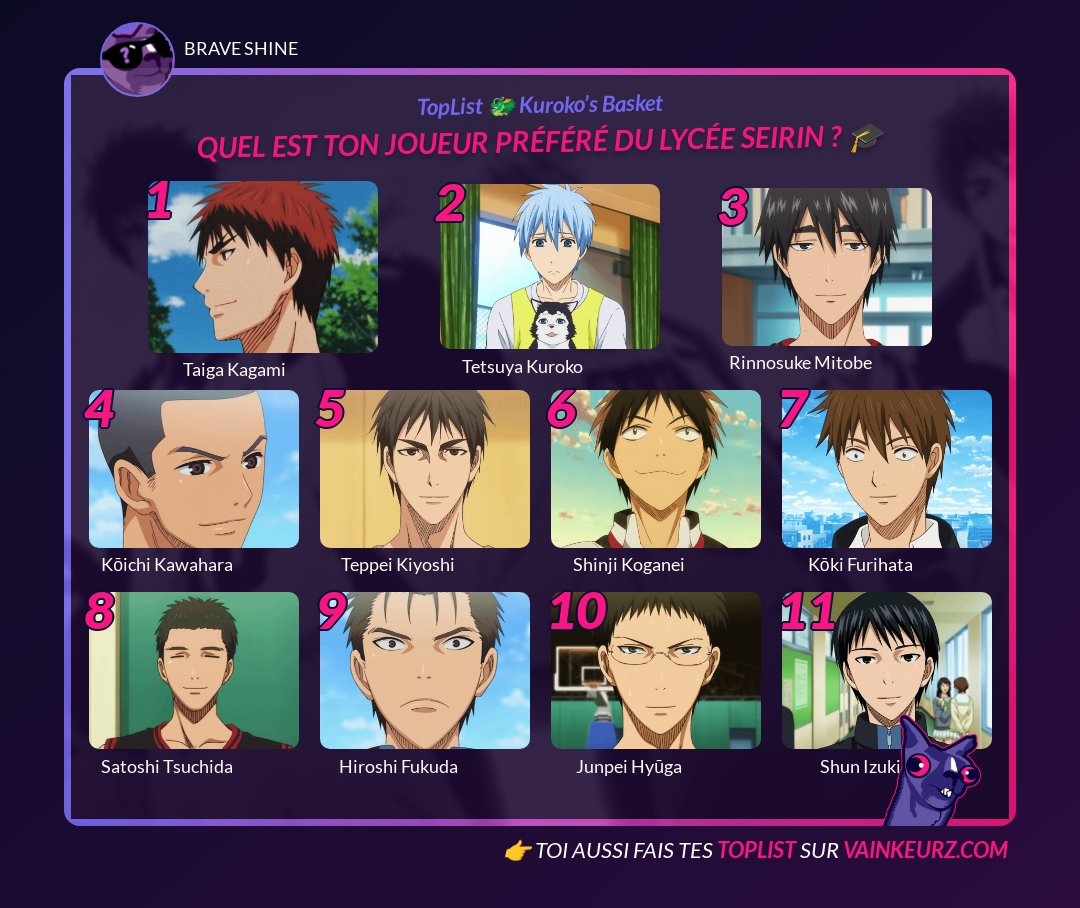Screen dimensions: 1080x908
Task: Click the Shinji Koganei thumbnail
Action: tap(656, 469)
